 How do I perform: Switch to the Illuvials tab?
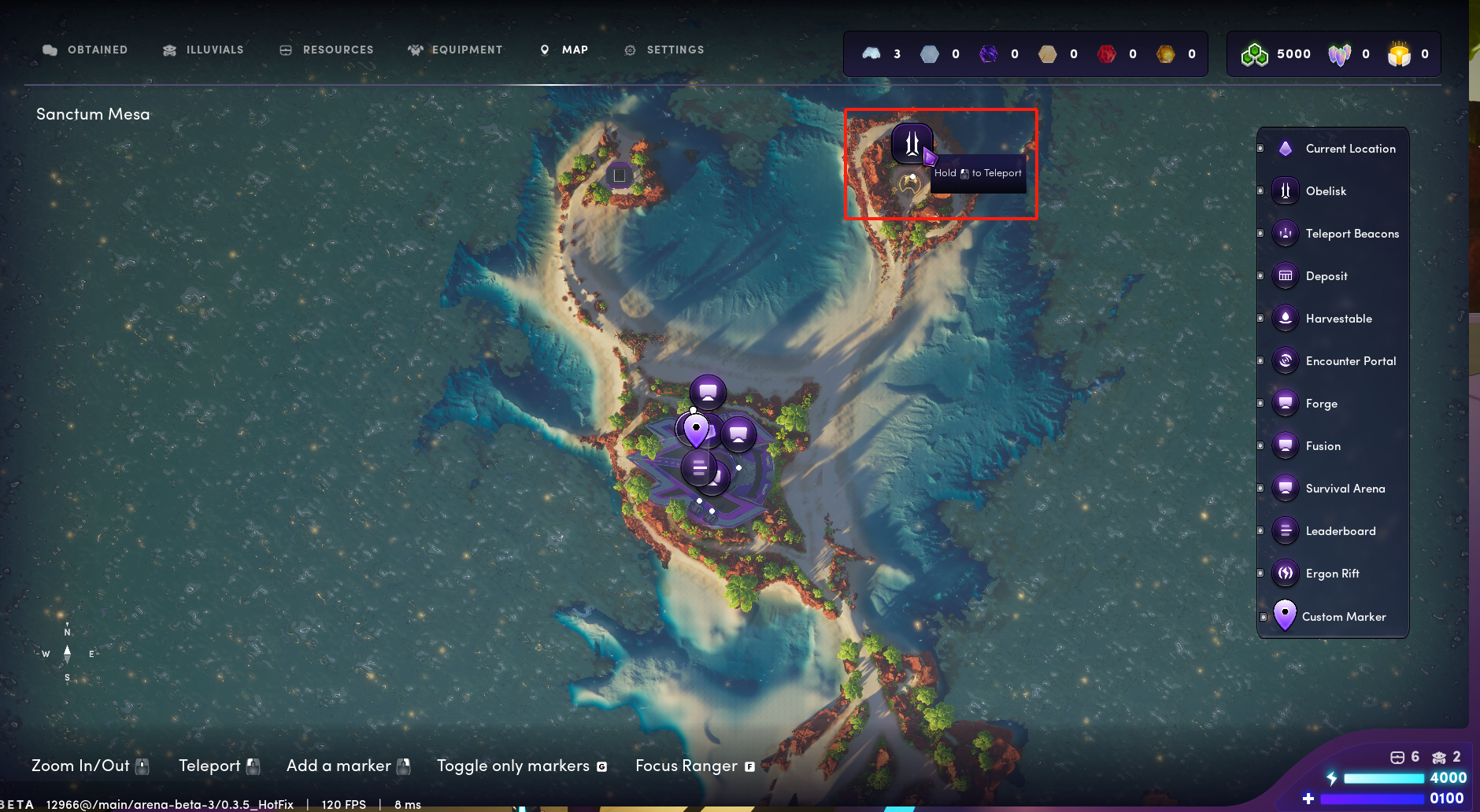pos(204,50)
